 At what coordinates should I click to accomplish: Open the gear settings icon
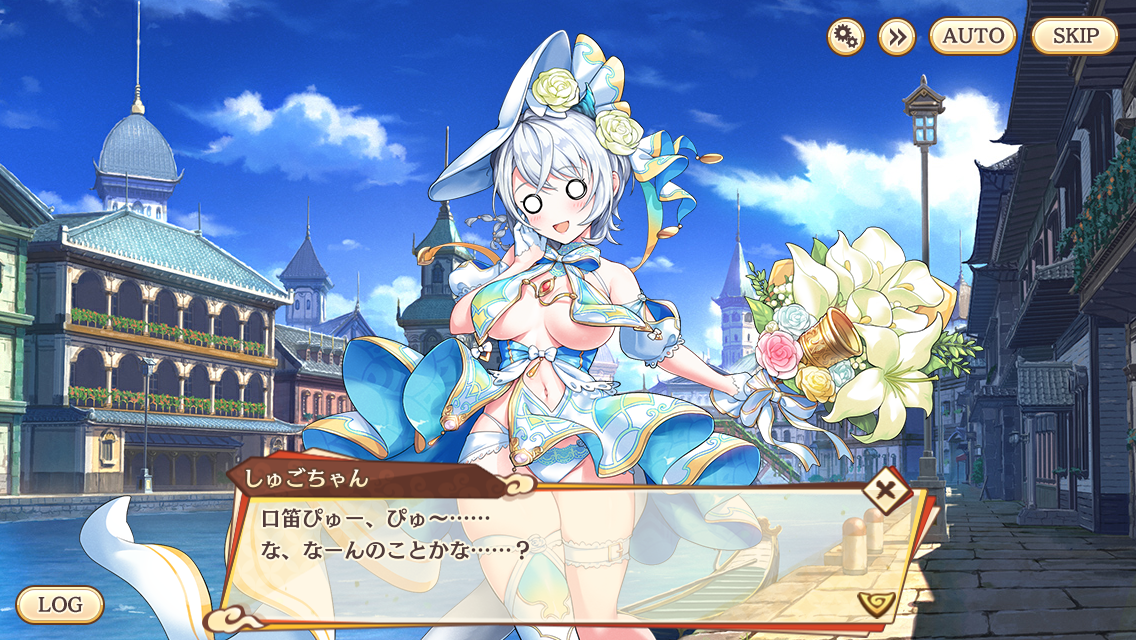pos(846,37)
